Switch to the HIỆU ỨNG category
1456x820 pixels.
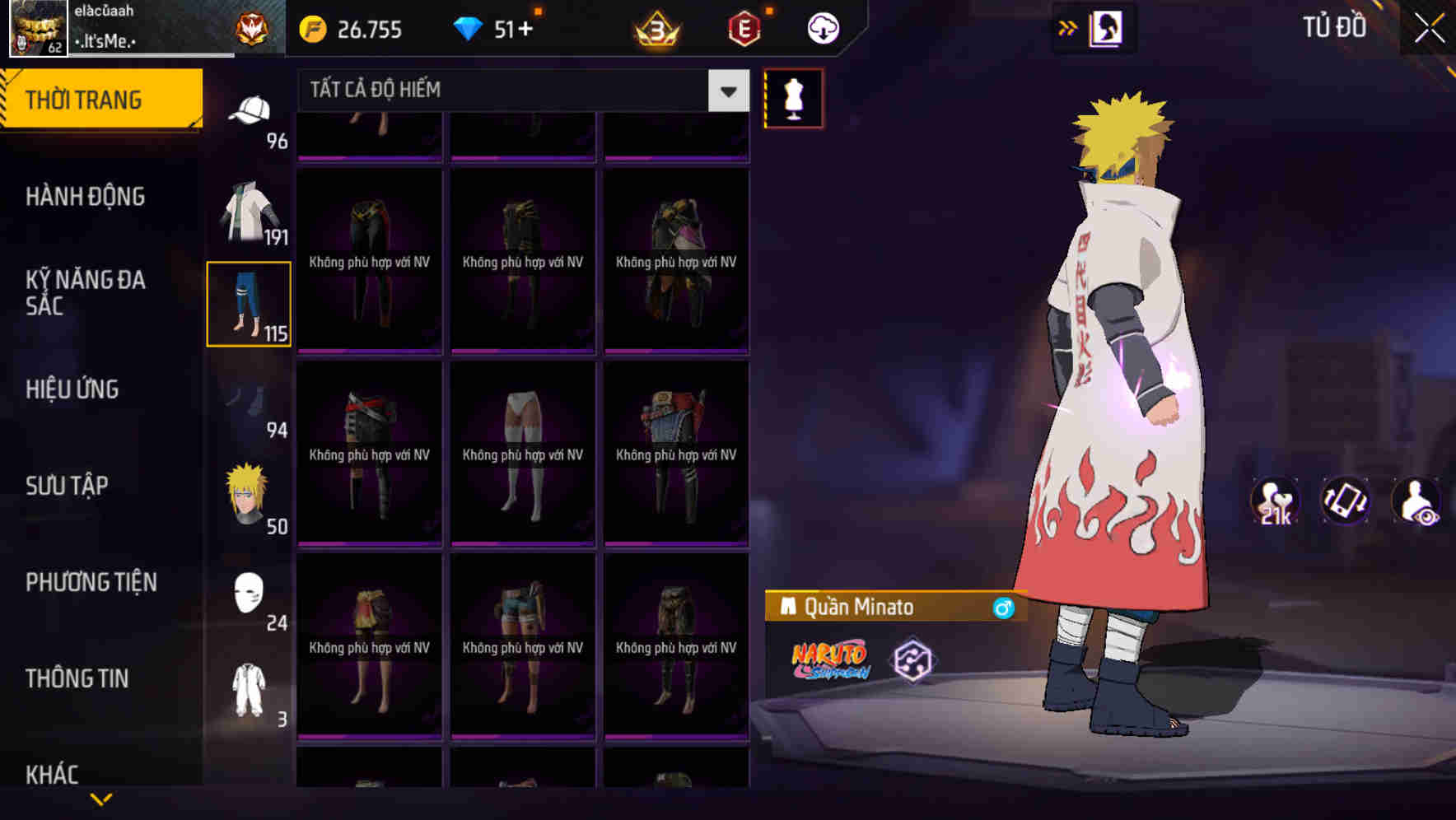(x=72, y=389)
